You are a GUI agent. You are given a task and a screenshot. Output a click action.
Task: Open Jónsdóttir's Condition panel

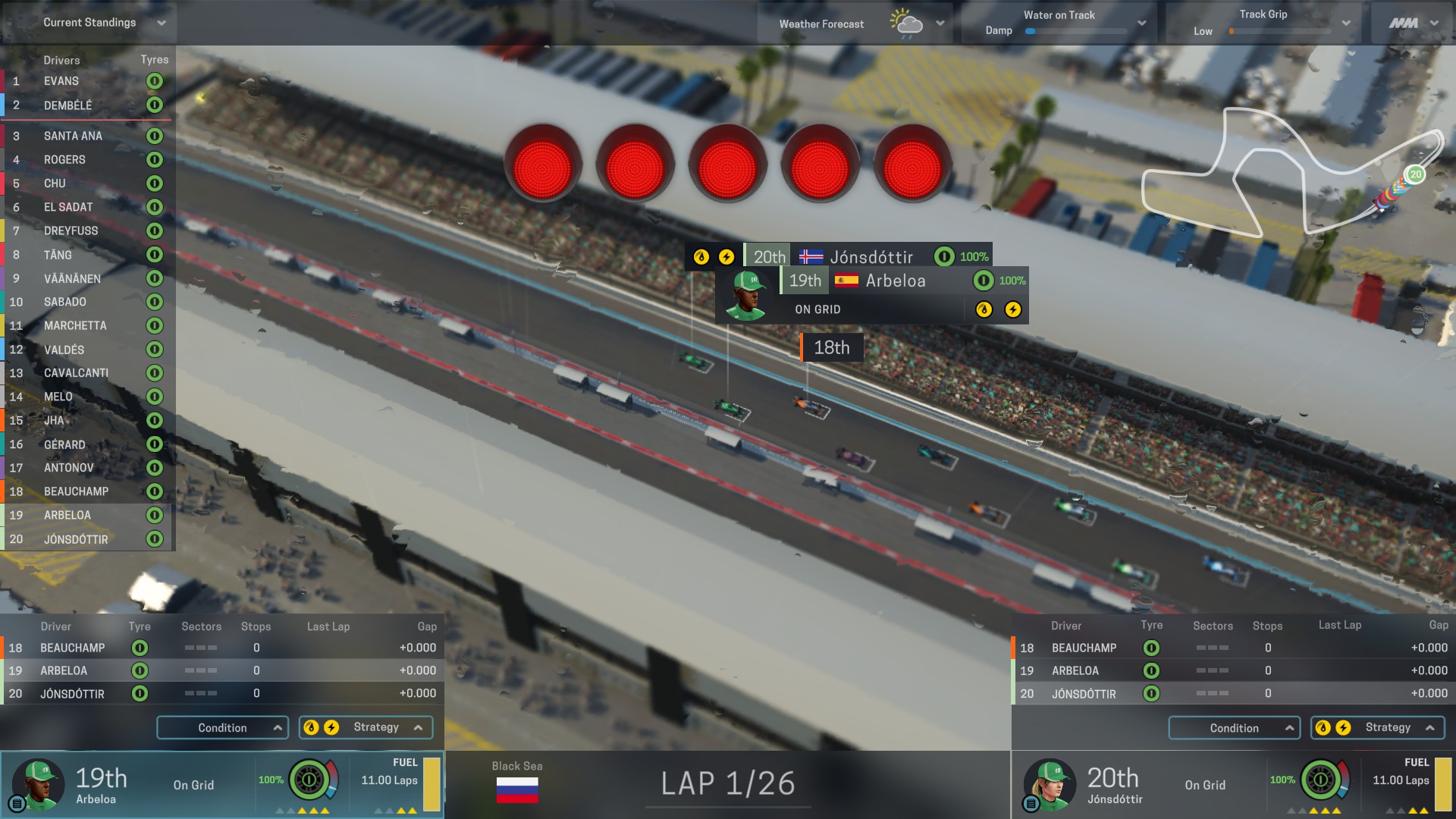(x=1234, y=728)
